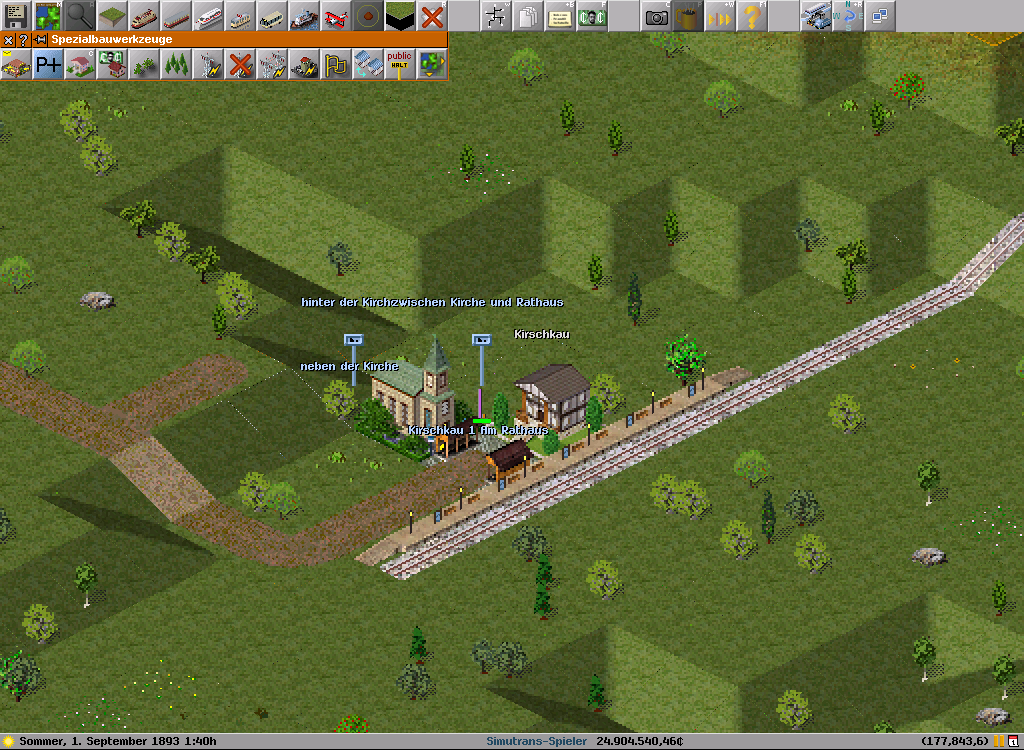
Task: Open the red airplane aviation tools
Action: [x=336, y=16]
